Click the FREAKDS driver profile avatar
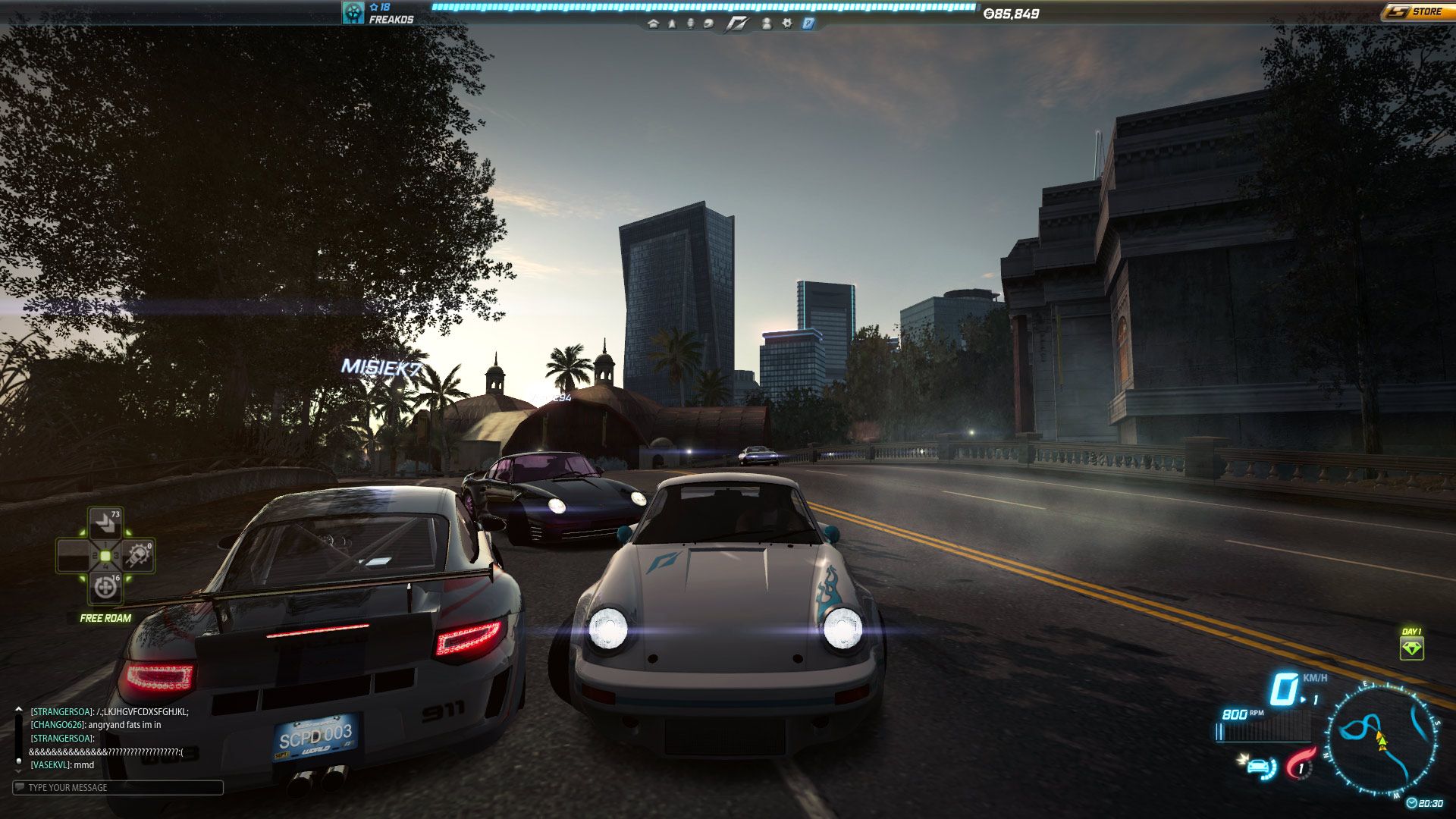1456x819 pixels. pyautogui.click(x=353, y=12)
